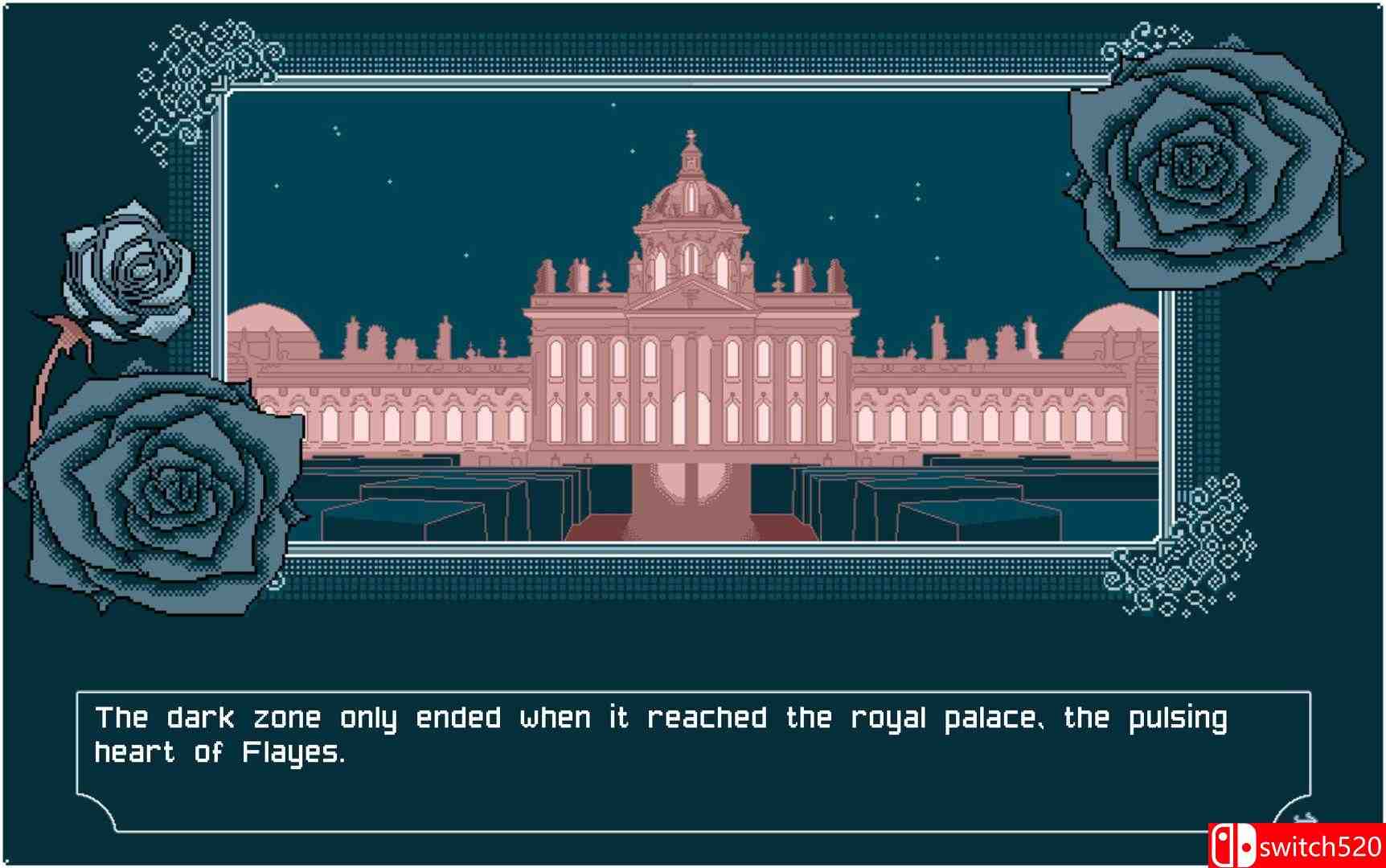Click the palace scene inside the picture frame
This screenshot has width=1386, height=868.
point(691,321)
